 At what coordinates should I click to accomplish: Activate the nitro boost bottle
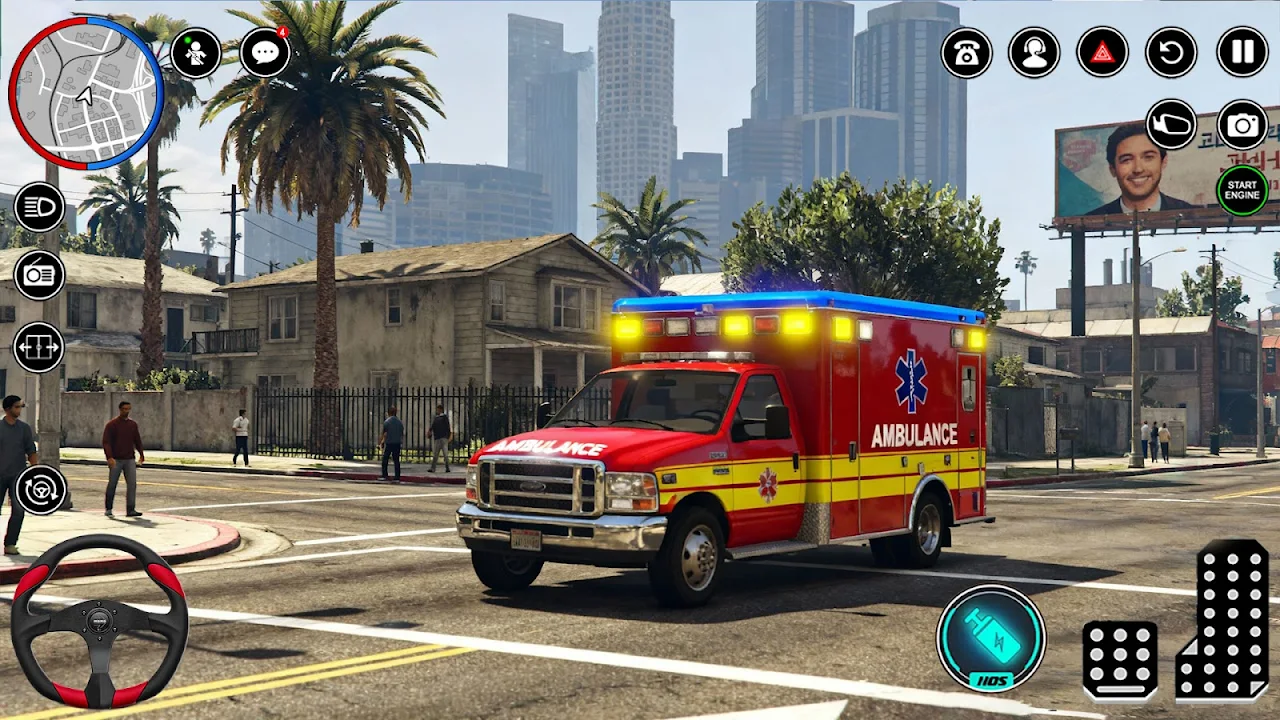[x=991, y=638]
